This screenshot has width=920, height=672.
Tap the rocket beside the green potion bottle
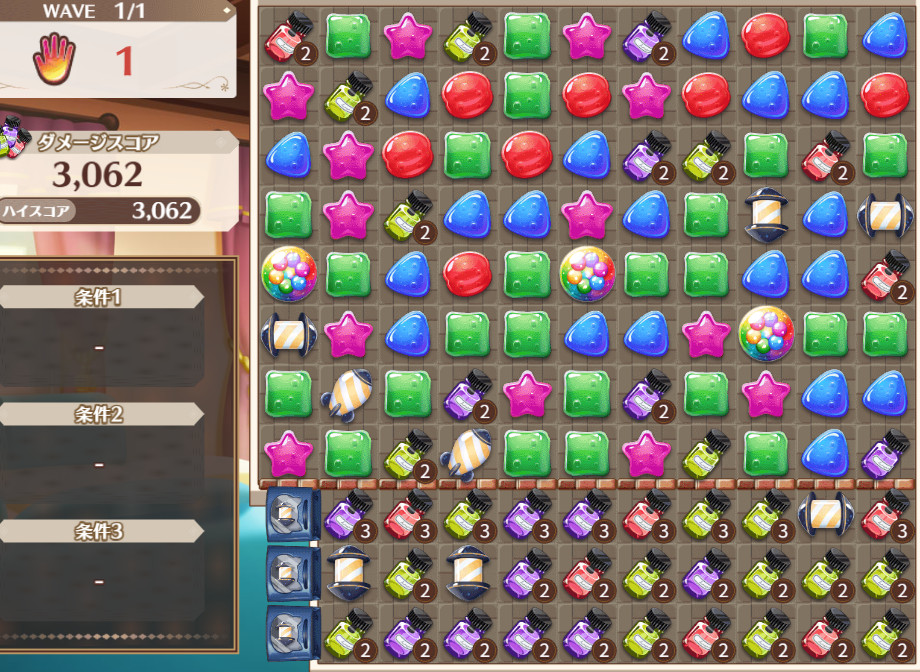point(465,452)
